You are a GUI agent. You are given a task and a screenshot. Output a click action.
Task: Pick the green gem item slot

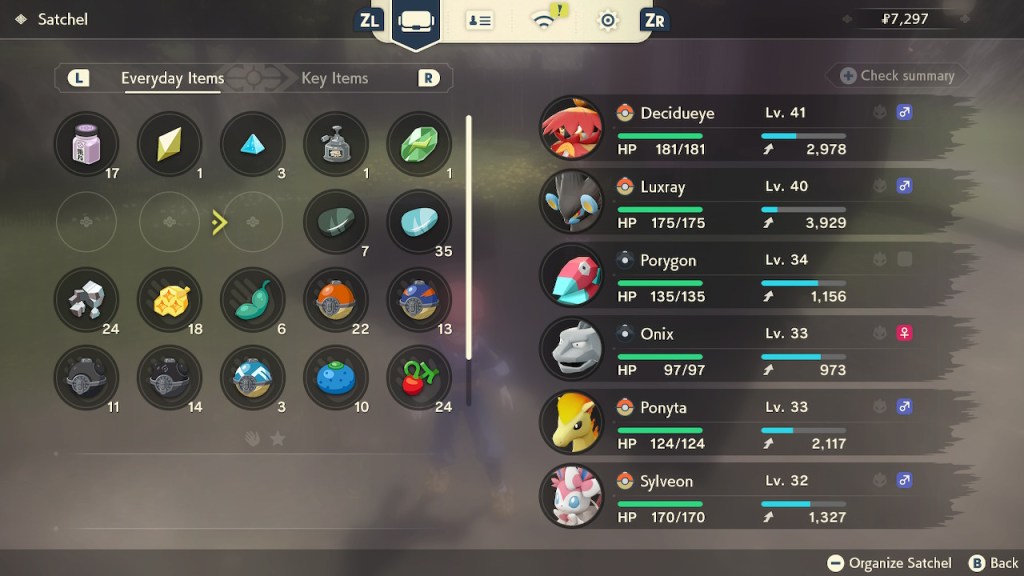418,144
